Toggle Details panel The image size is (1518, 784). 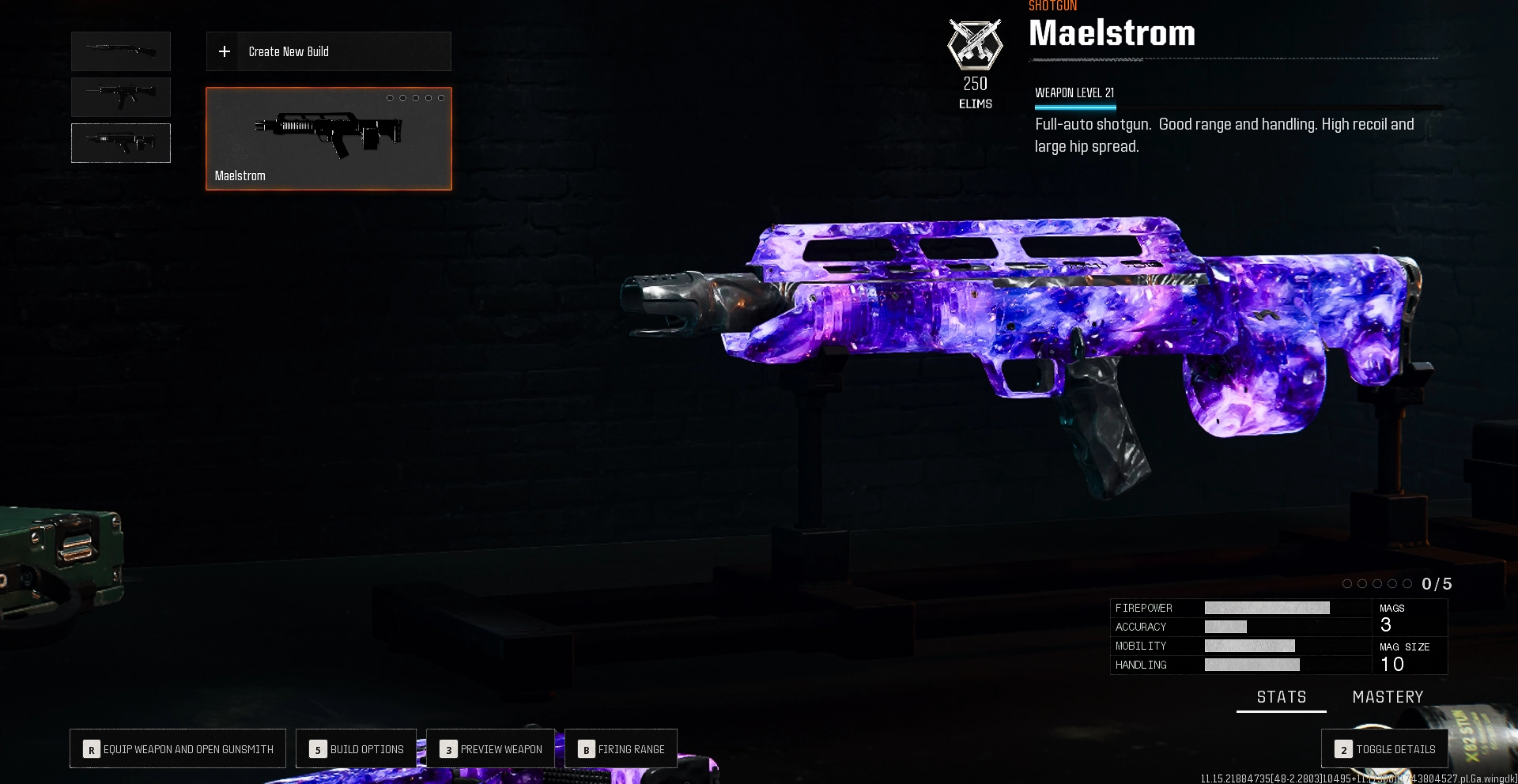[1384, 748]
